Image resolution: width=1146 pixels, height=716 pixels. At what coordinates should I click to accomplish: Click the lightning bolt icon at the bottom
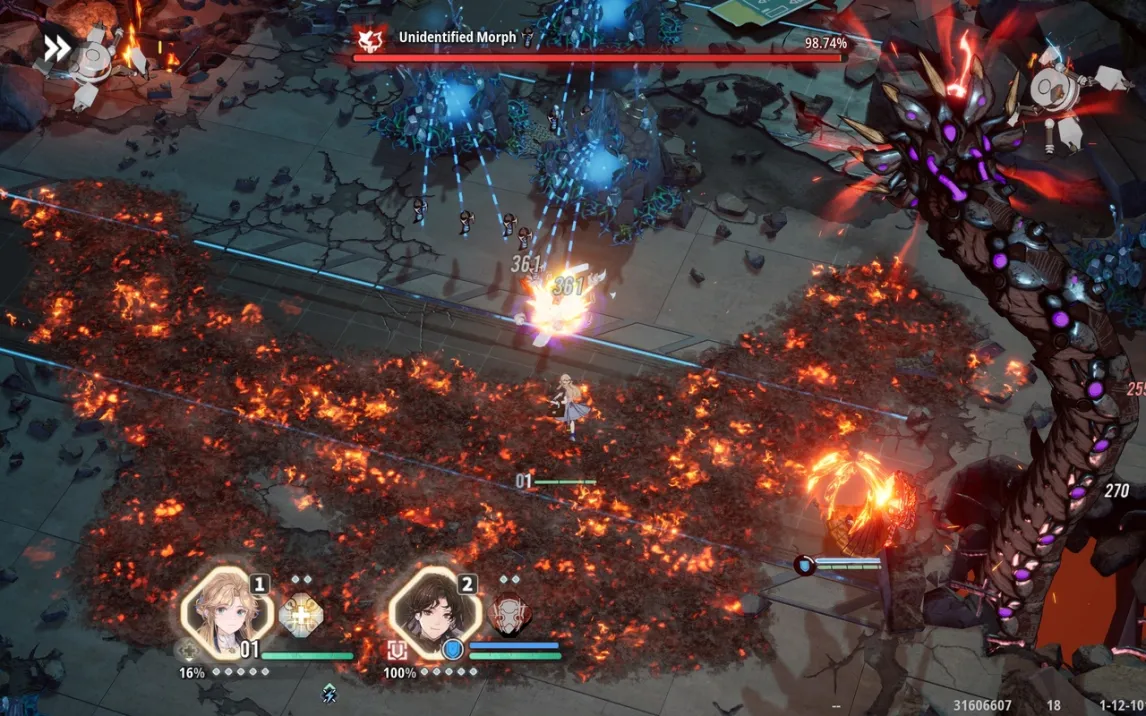click(328, 692)
